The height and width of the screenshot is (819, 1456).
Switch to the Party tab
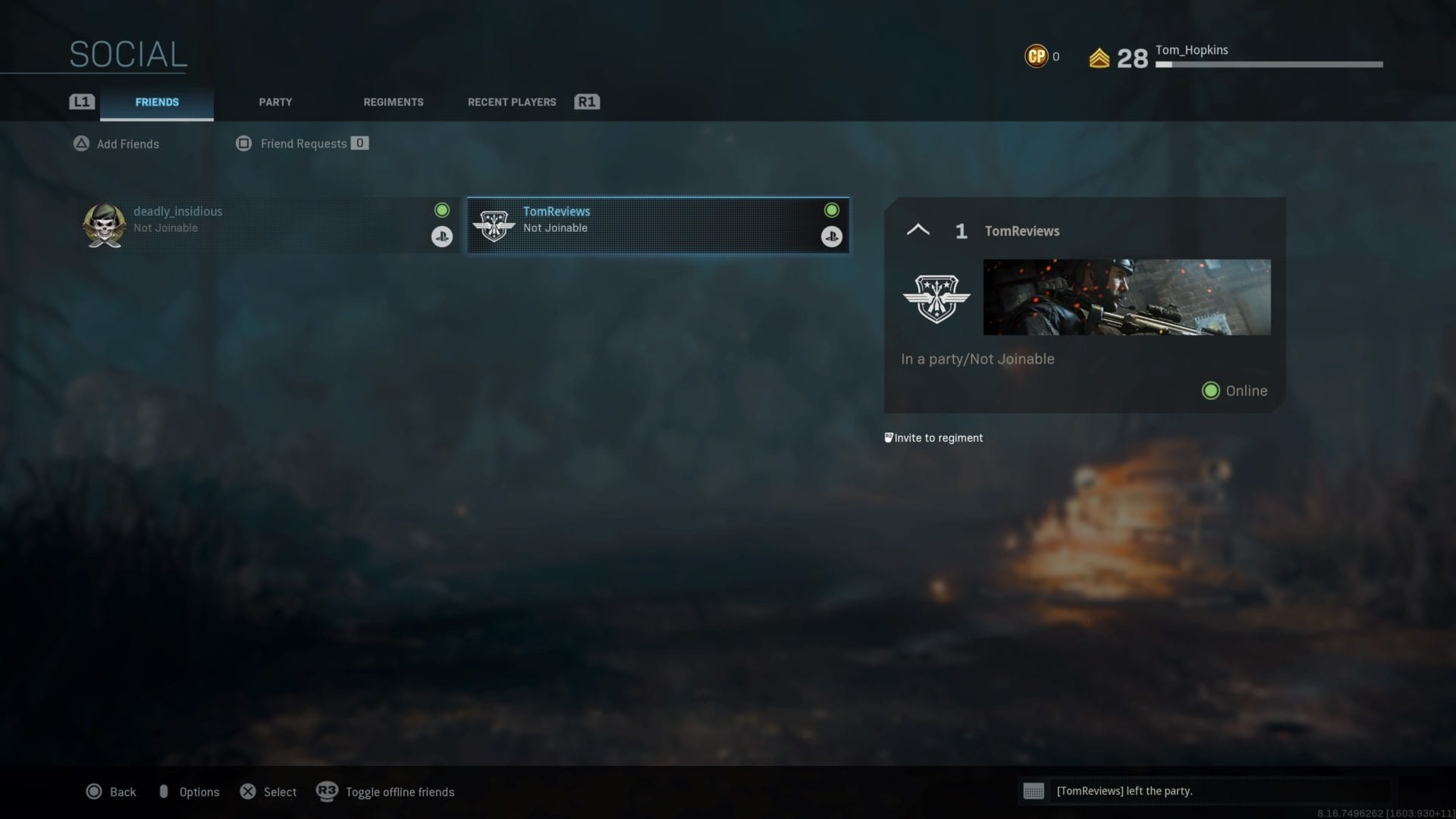[275, 102]
